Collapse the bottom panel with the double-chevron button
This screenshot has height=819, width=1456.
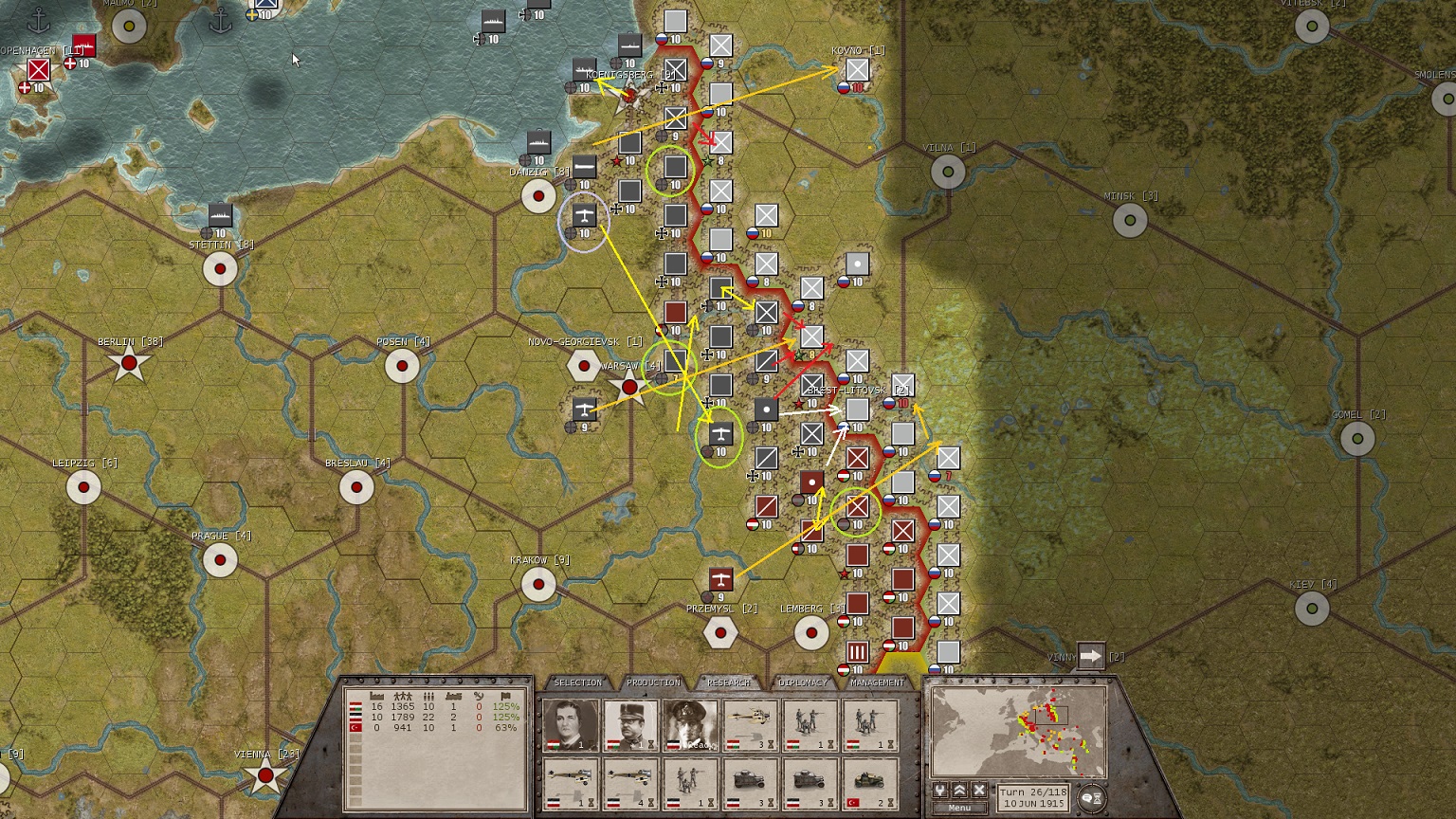point(959,789)
